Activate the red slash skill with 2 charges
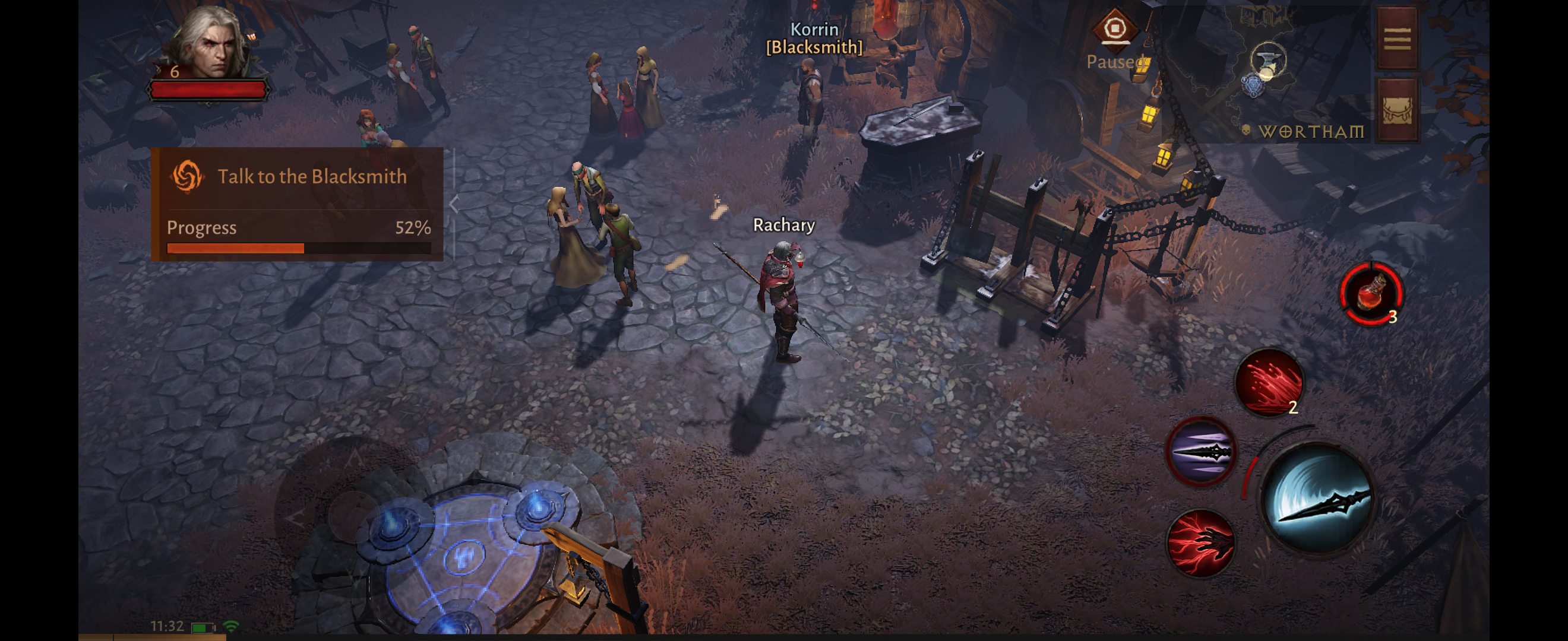Image resolution: width=1568 pixels, height=641 pixels. tap(1269, 383)
